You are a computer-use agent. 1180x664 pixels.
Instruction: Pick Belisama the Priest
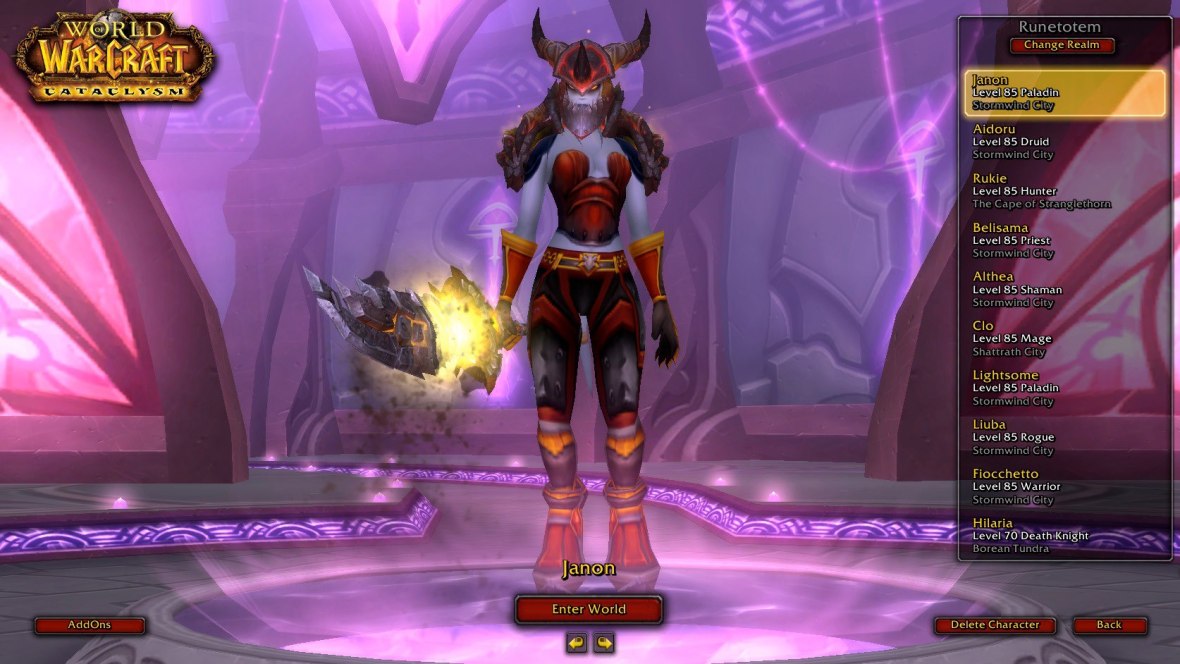1064,240
